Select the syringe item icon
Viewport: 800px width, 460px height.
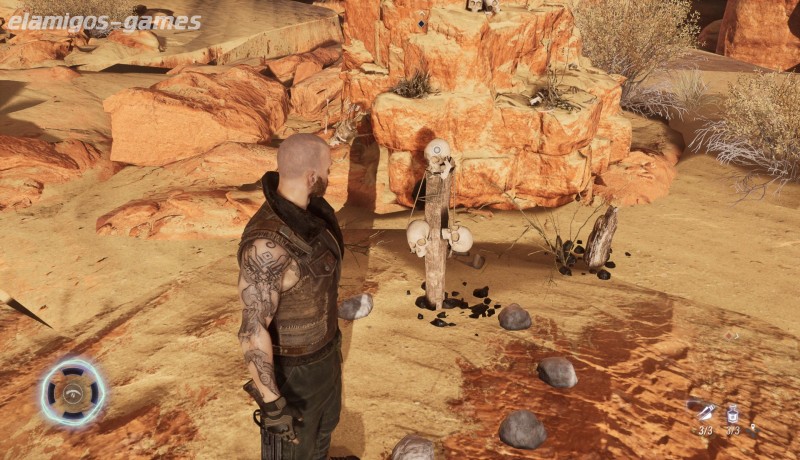tap(706, 412)
